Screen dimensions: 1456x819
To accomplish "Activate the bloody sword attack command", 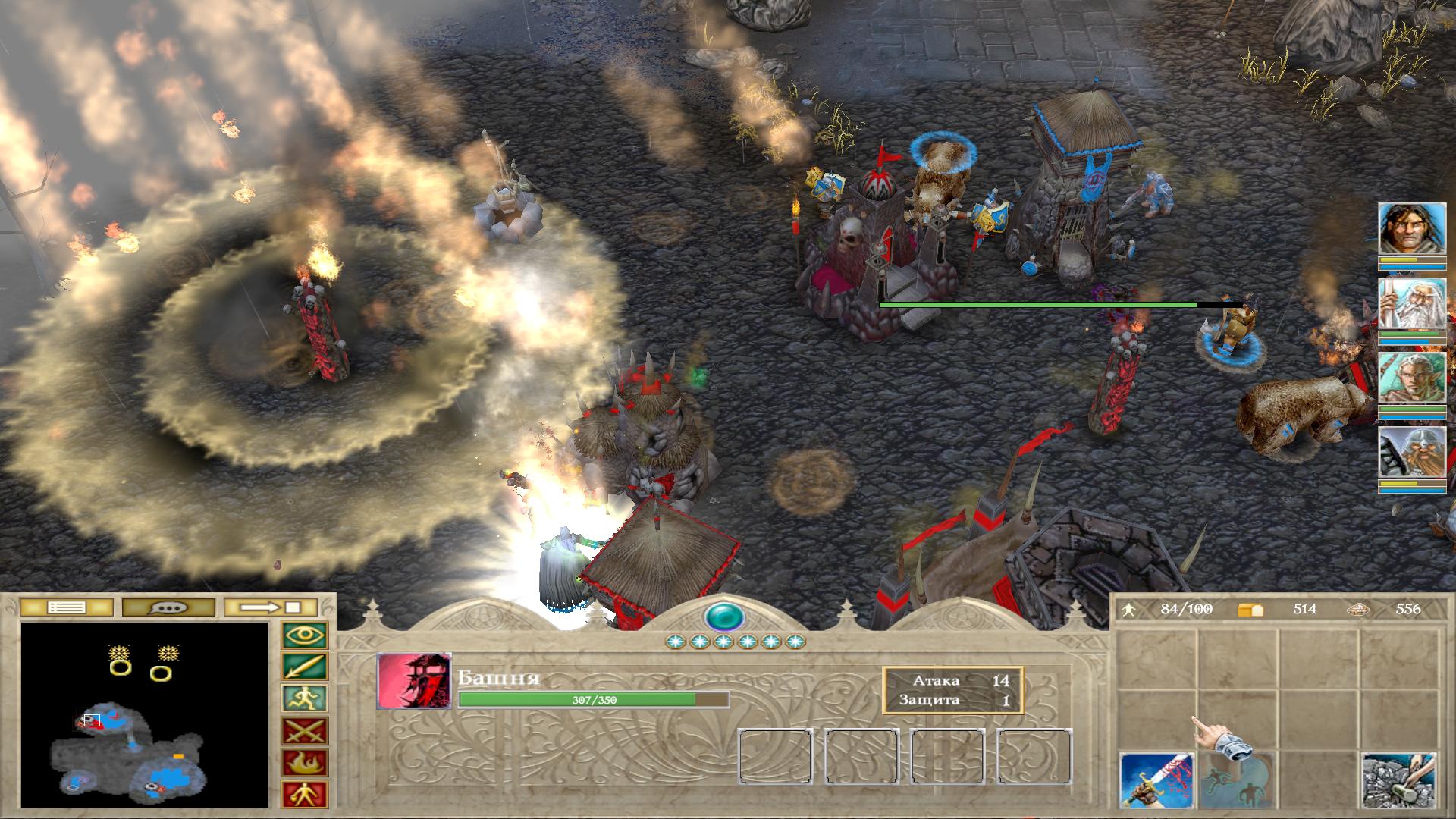I will click(x=1156, y=780).
